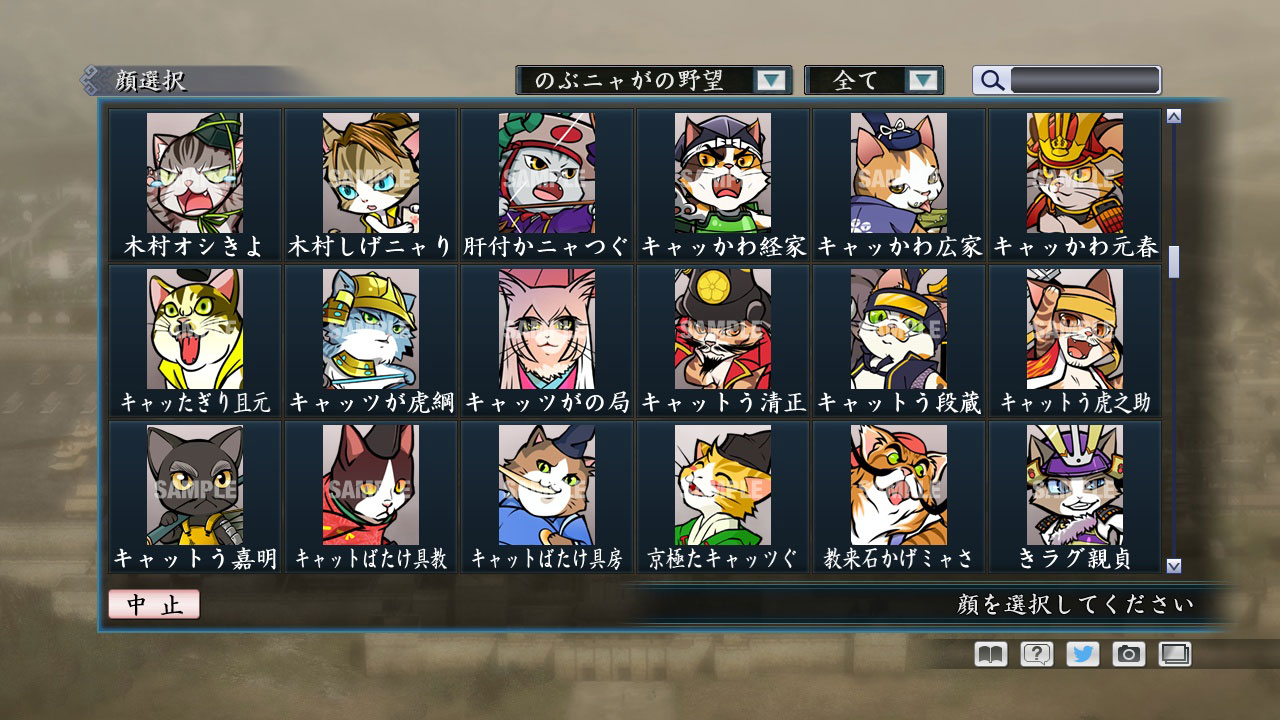1280x720 pixels.
Task: Click the arrow on the scenario selector
Action: [x=770, y=80]
